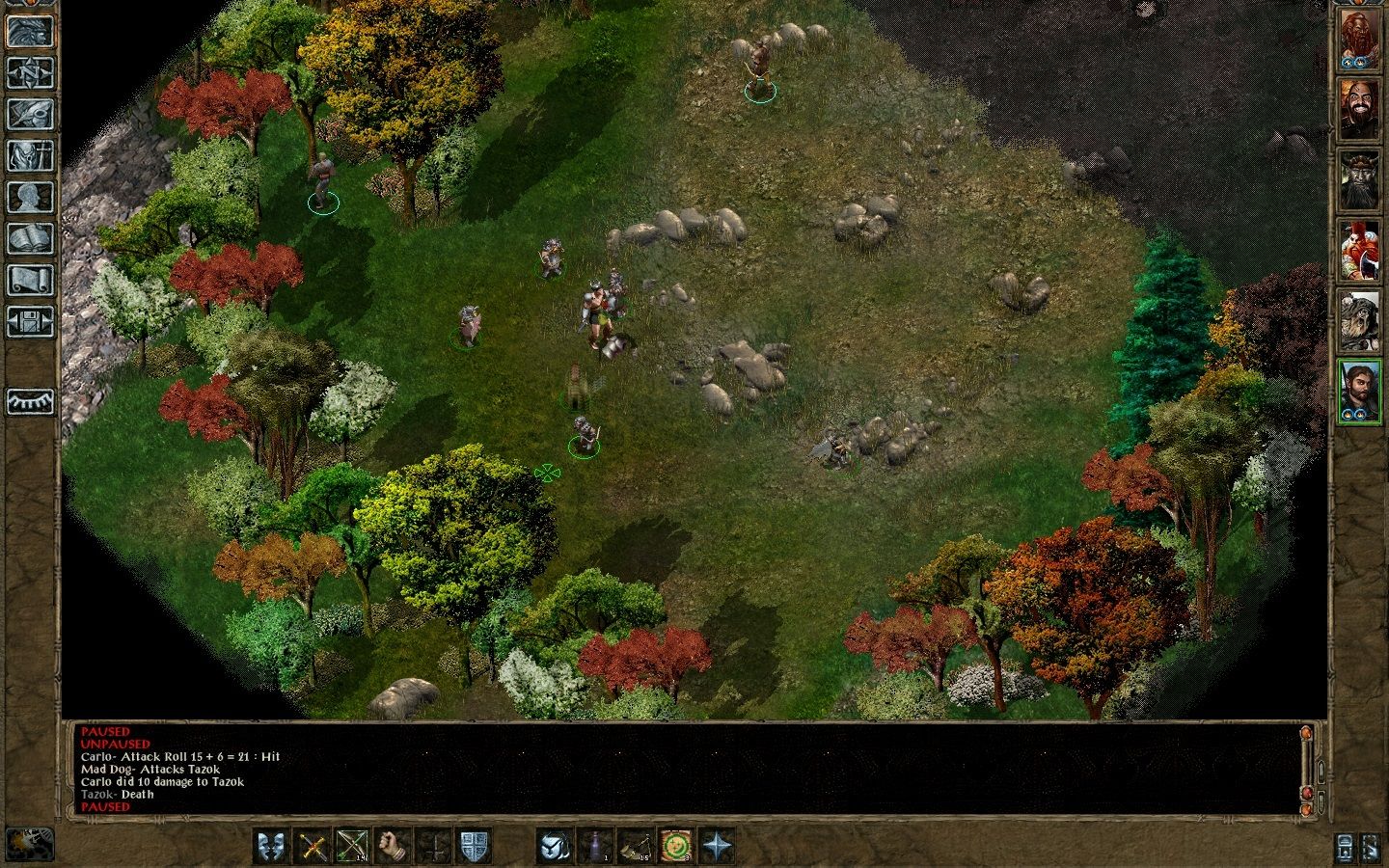Select the dialogue masks action button

pos(272,846)
